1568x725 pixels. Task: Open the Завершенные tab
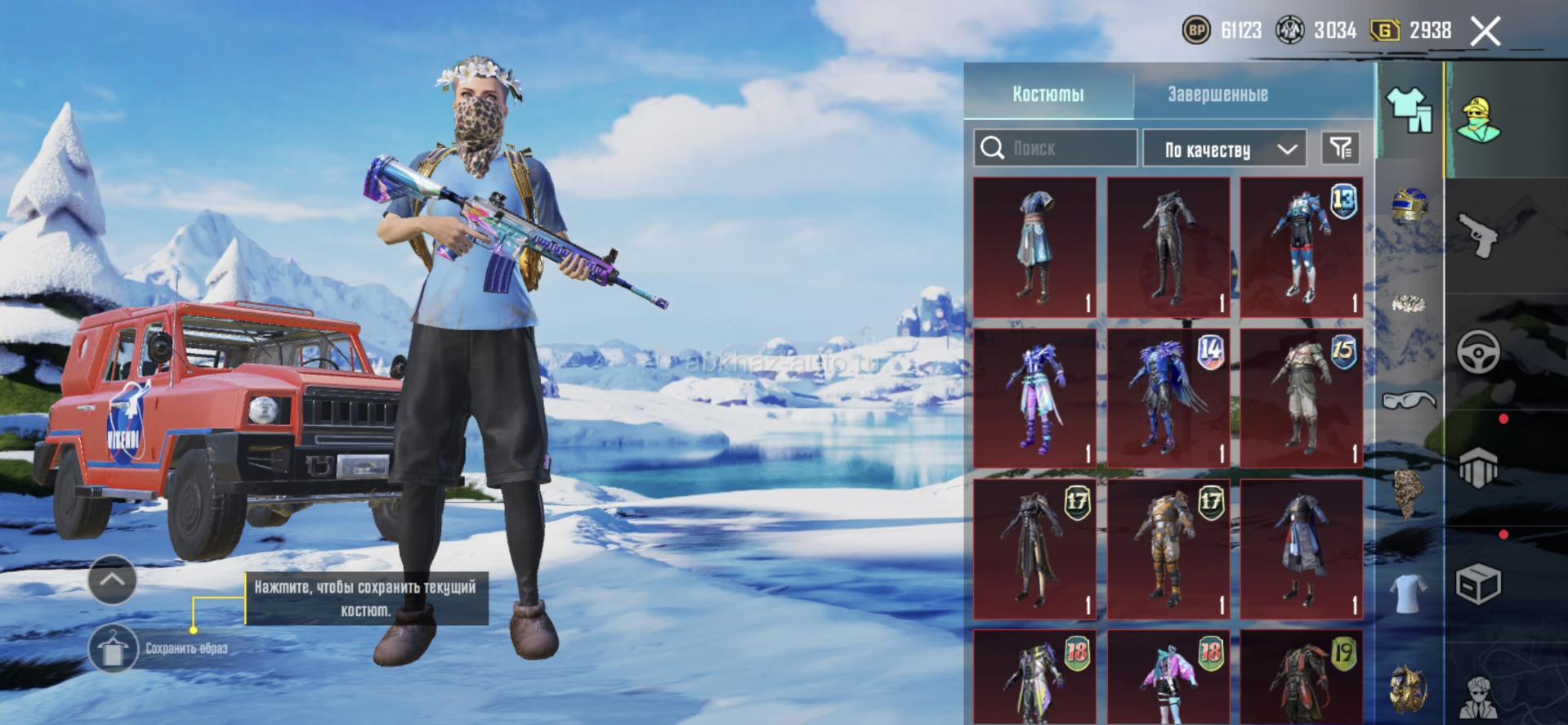pos(1217,94)
